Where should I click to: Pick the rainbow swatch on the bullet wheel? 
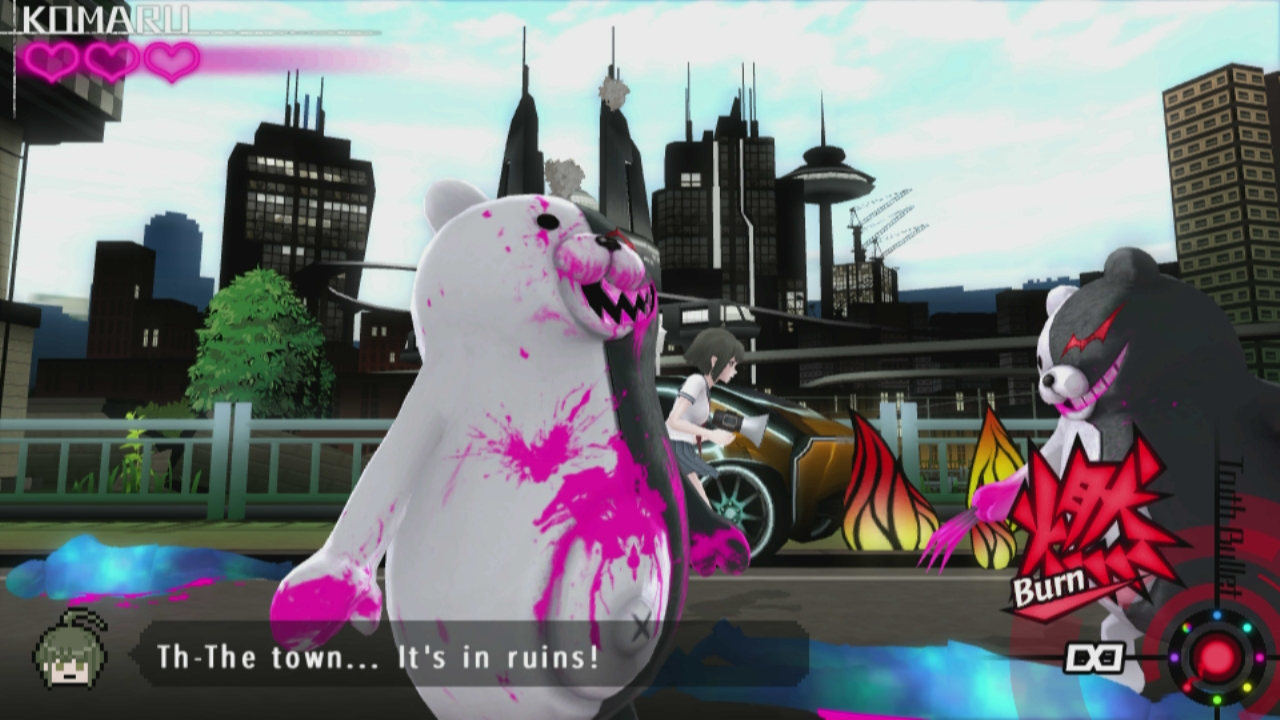pos(1188,627)
